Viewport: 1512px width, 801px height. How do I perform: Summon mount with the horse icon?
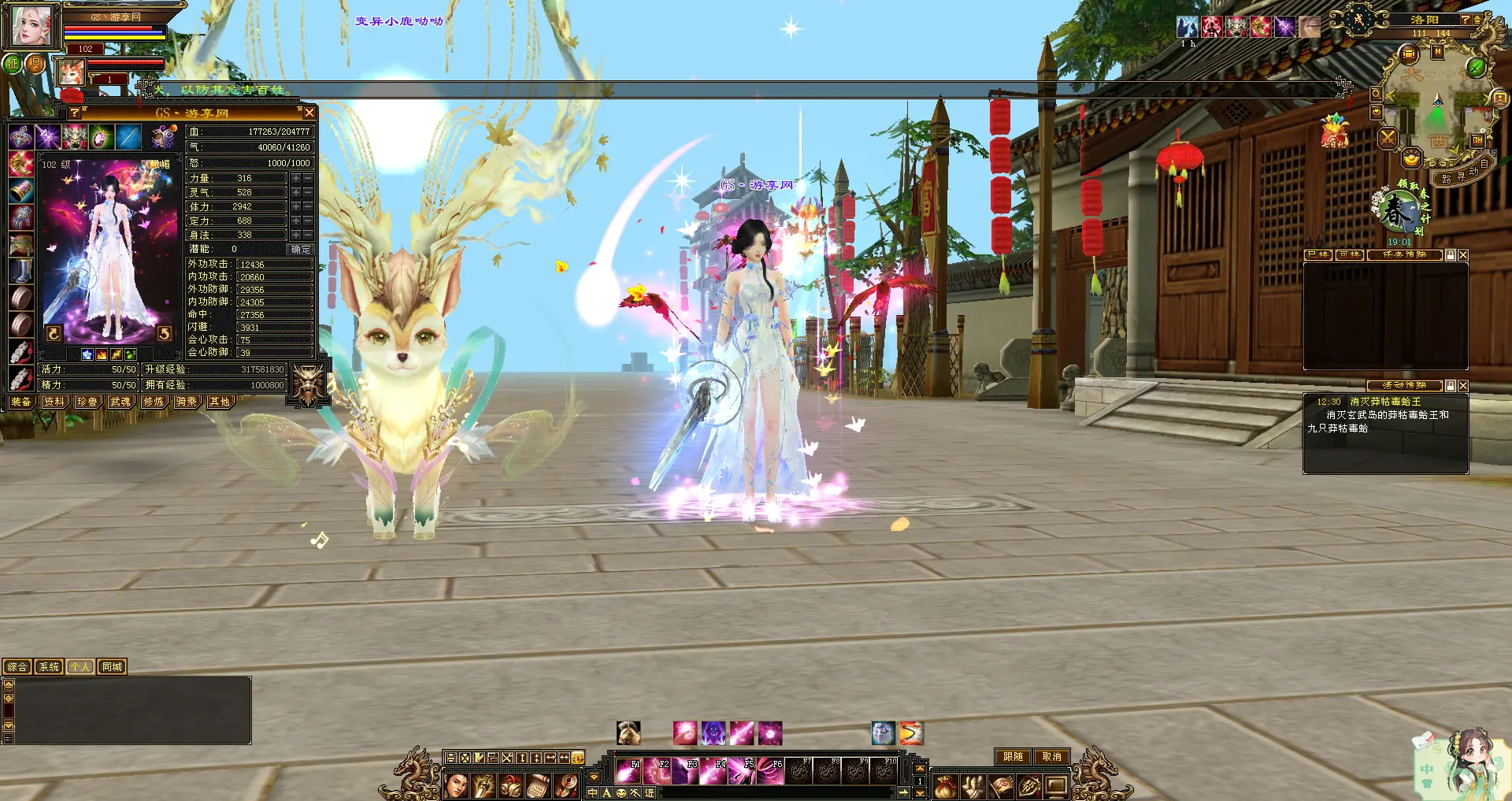(x=628, y=733)
